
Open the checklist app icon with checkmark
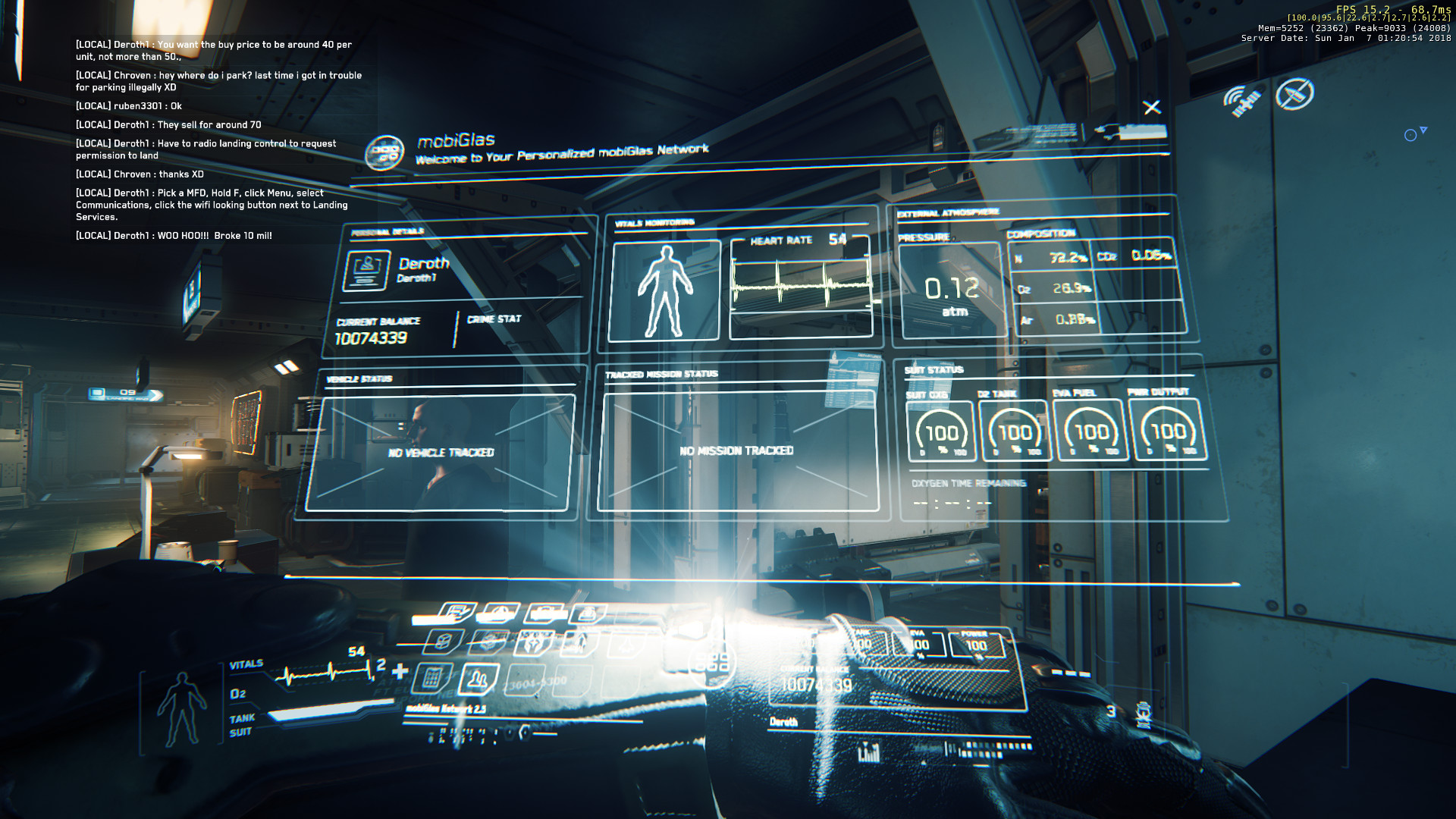[x=457, y=613]
